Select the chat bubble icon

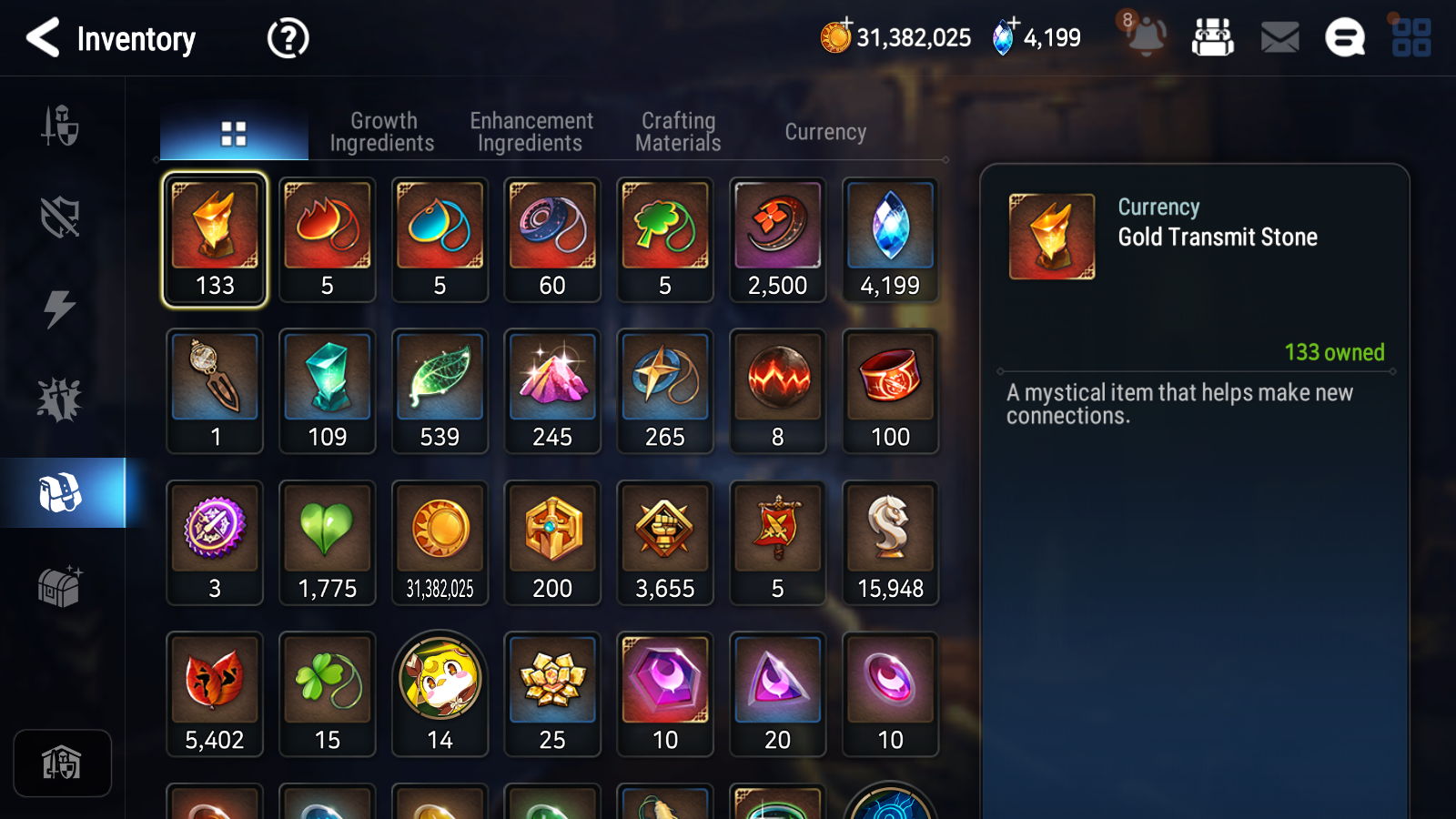1344,38
